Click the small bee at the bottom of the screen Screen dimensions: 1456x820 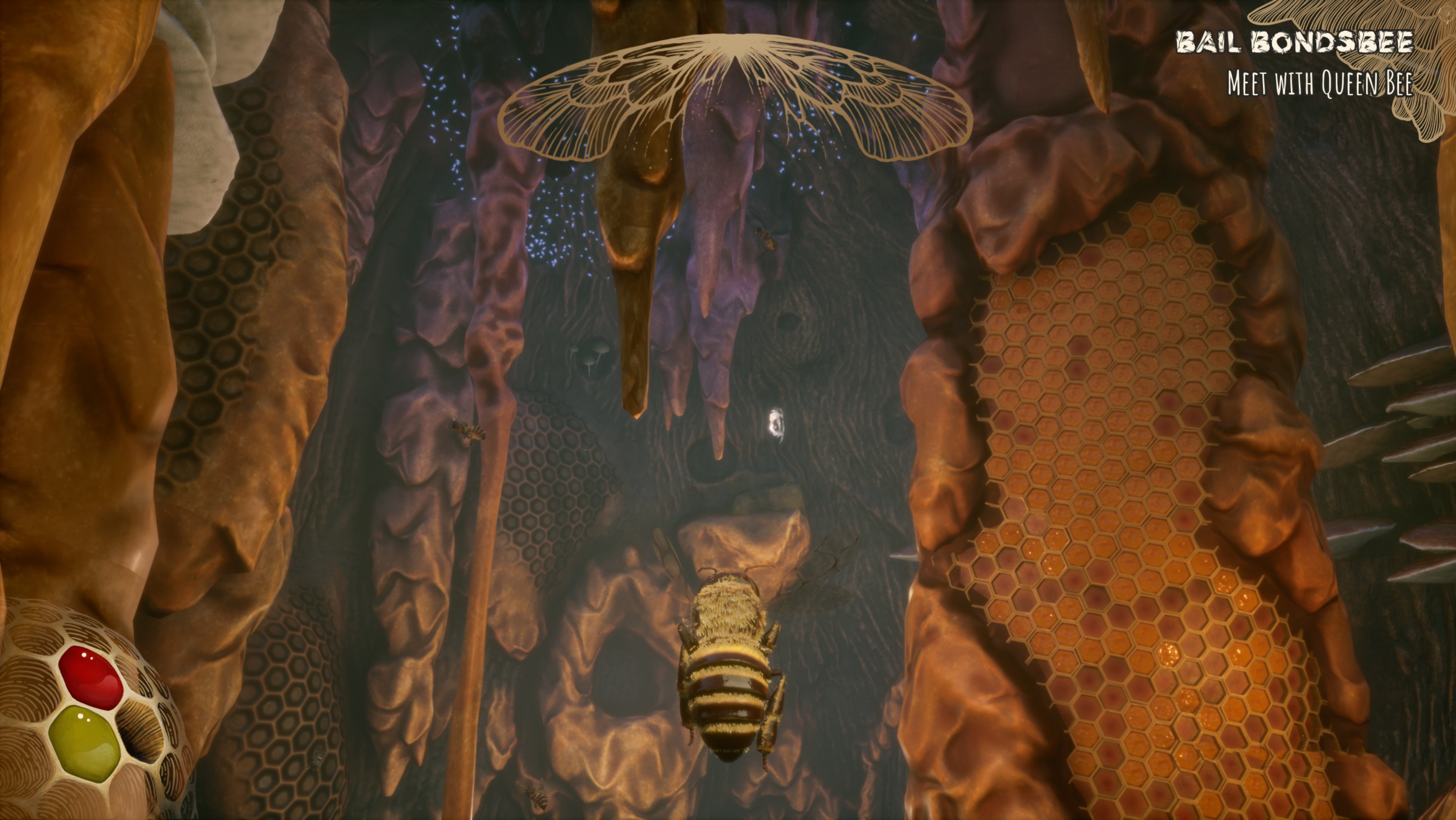coord(537,796)
